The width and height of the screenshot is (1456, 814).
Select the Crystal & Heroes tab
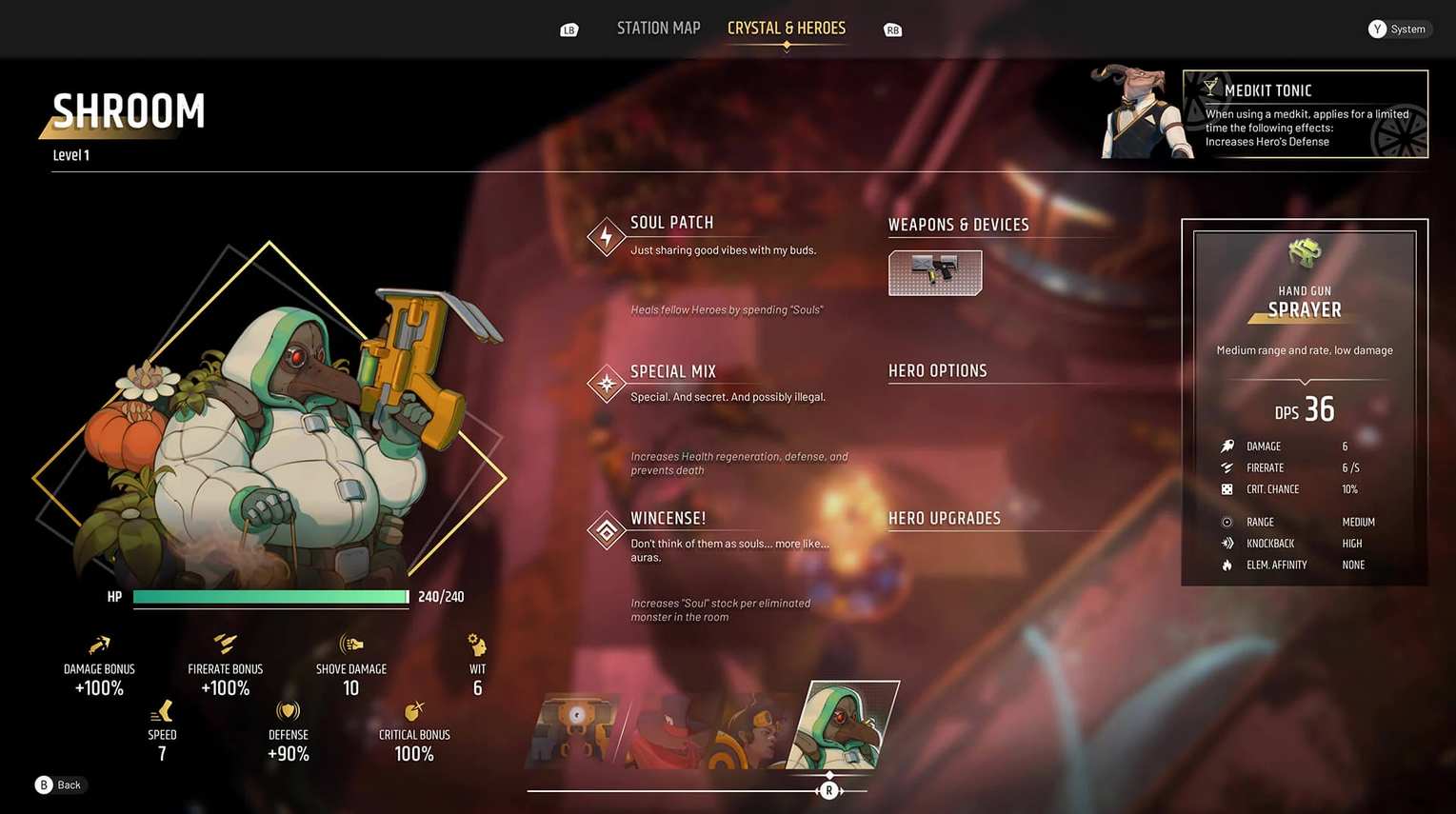(x=786, y=29)
